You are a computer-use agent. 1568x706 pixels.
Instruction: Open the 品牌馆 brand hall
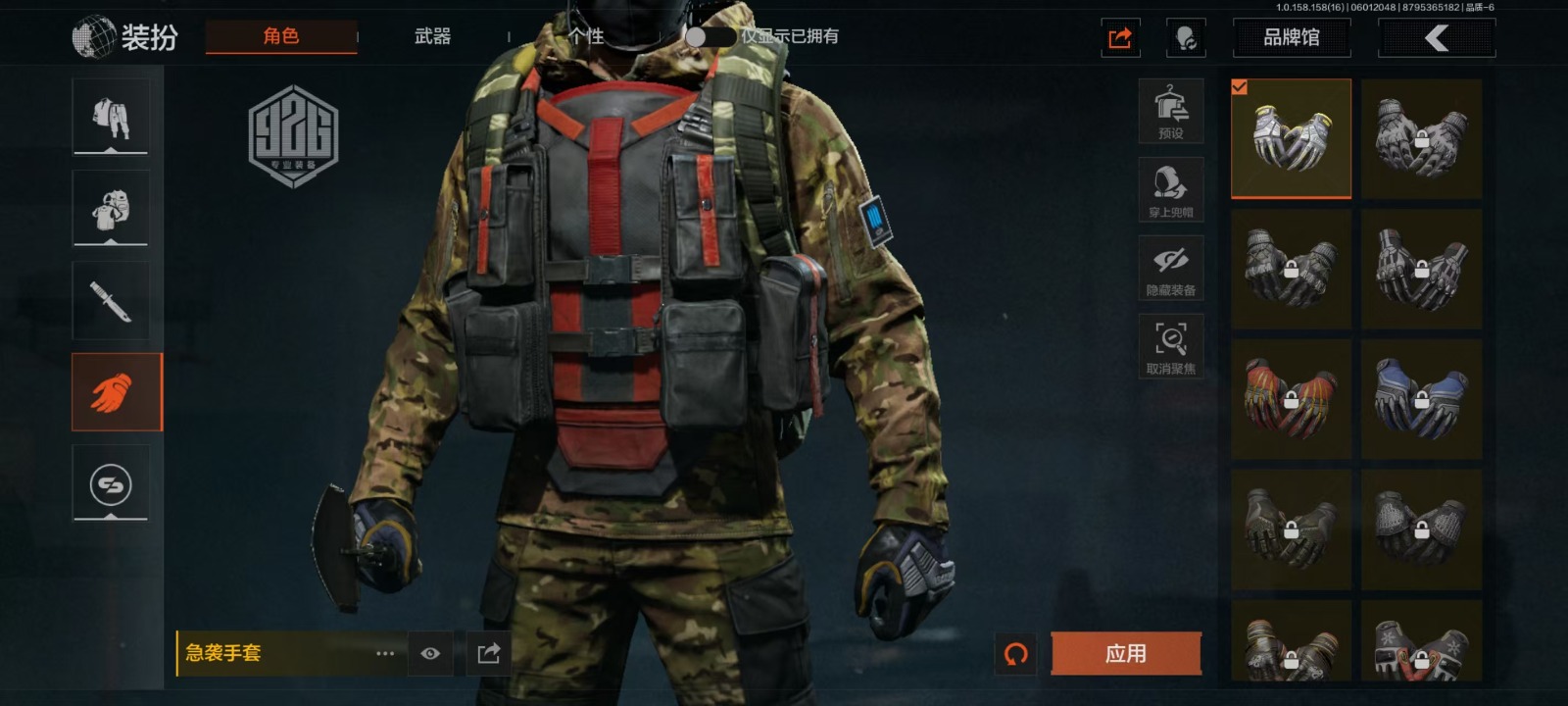click(x=1291, y=37)
